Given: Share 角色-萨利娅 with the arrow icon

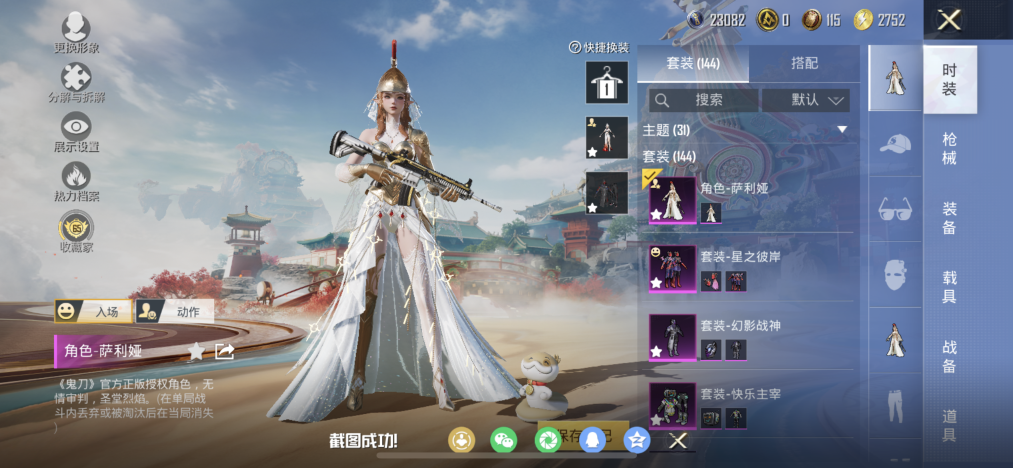Looking at the screenshot, I should [225, 351].
